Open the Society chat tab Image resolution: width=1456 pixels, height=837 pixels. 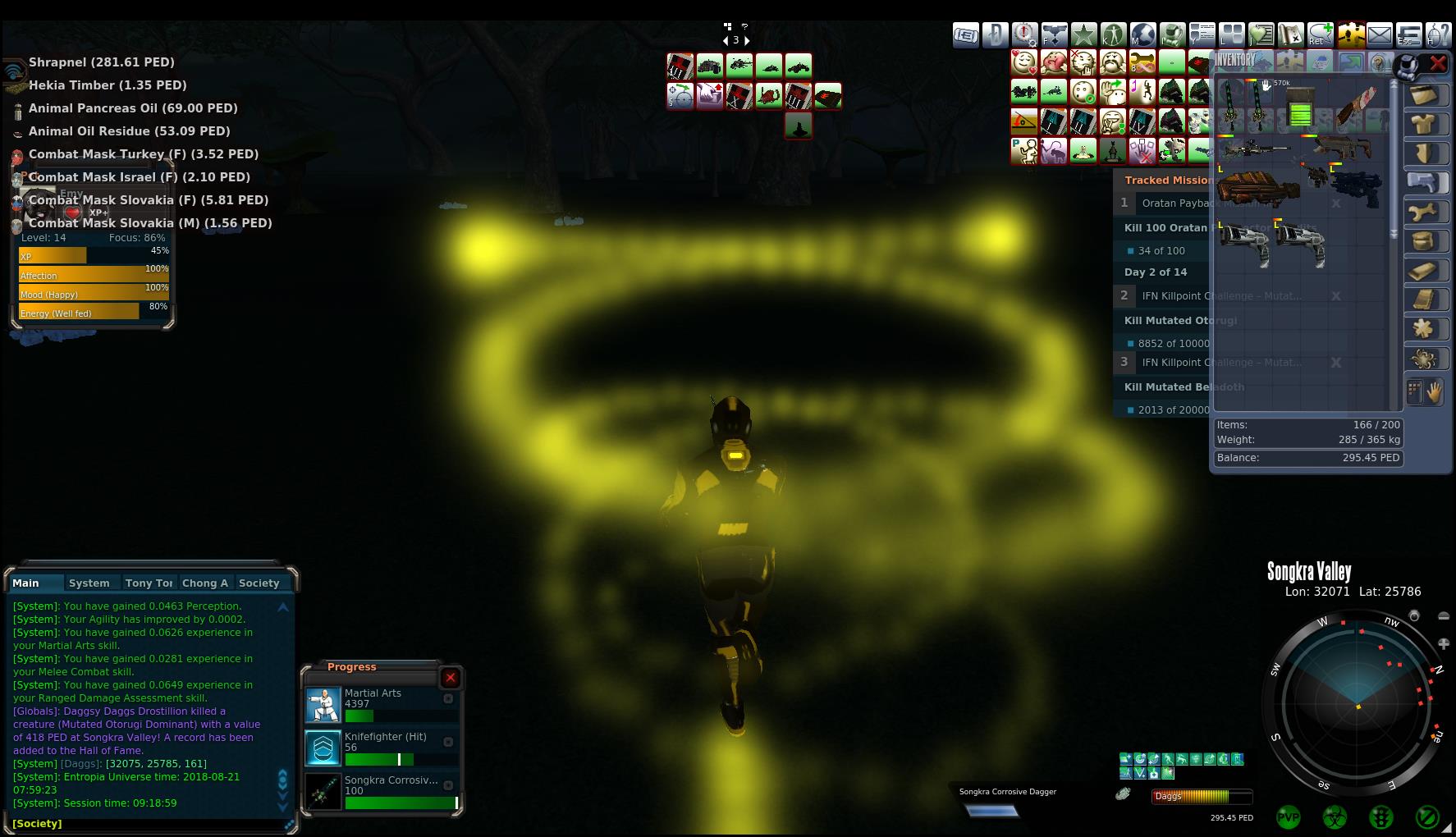pos(259,583)
